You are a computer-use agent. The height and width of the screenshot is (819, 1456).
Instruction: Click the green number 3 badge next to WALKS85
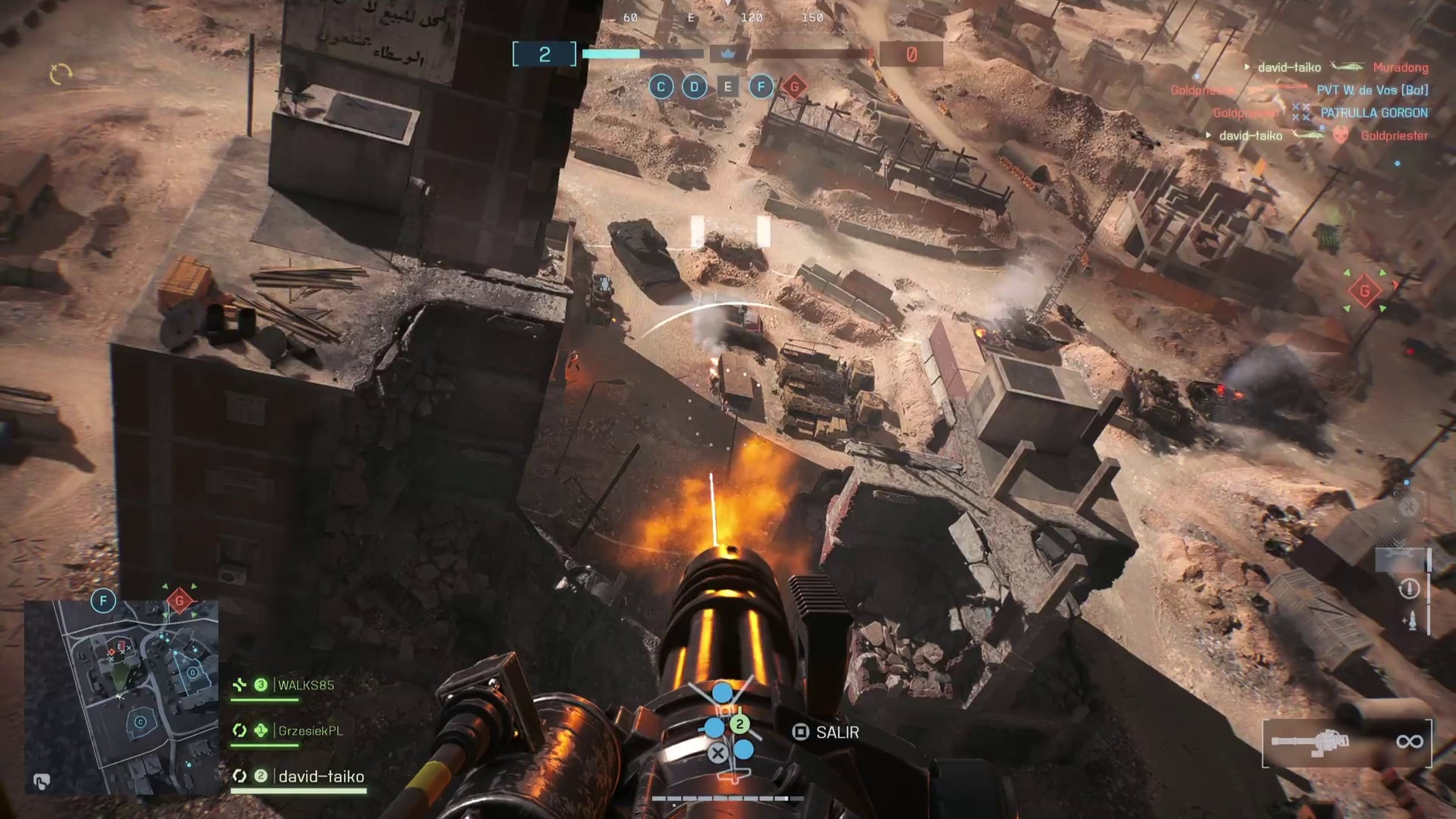(x=261, y=684)
